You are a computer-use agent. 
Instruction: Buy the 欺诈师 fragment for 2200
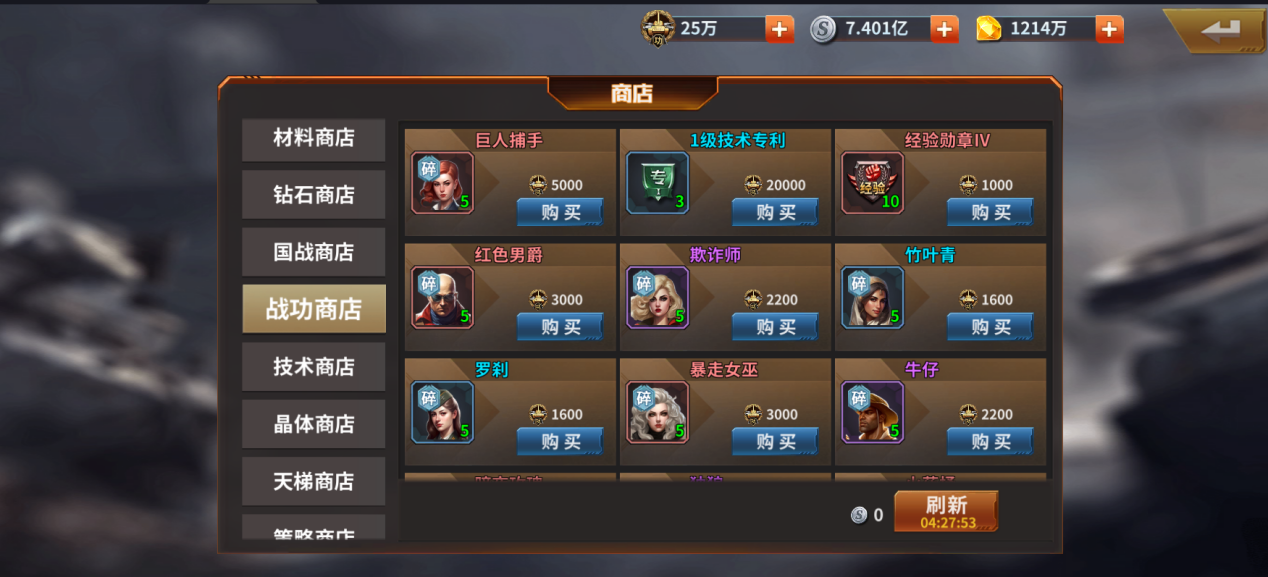(x=774, y=327)
